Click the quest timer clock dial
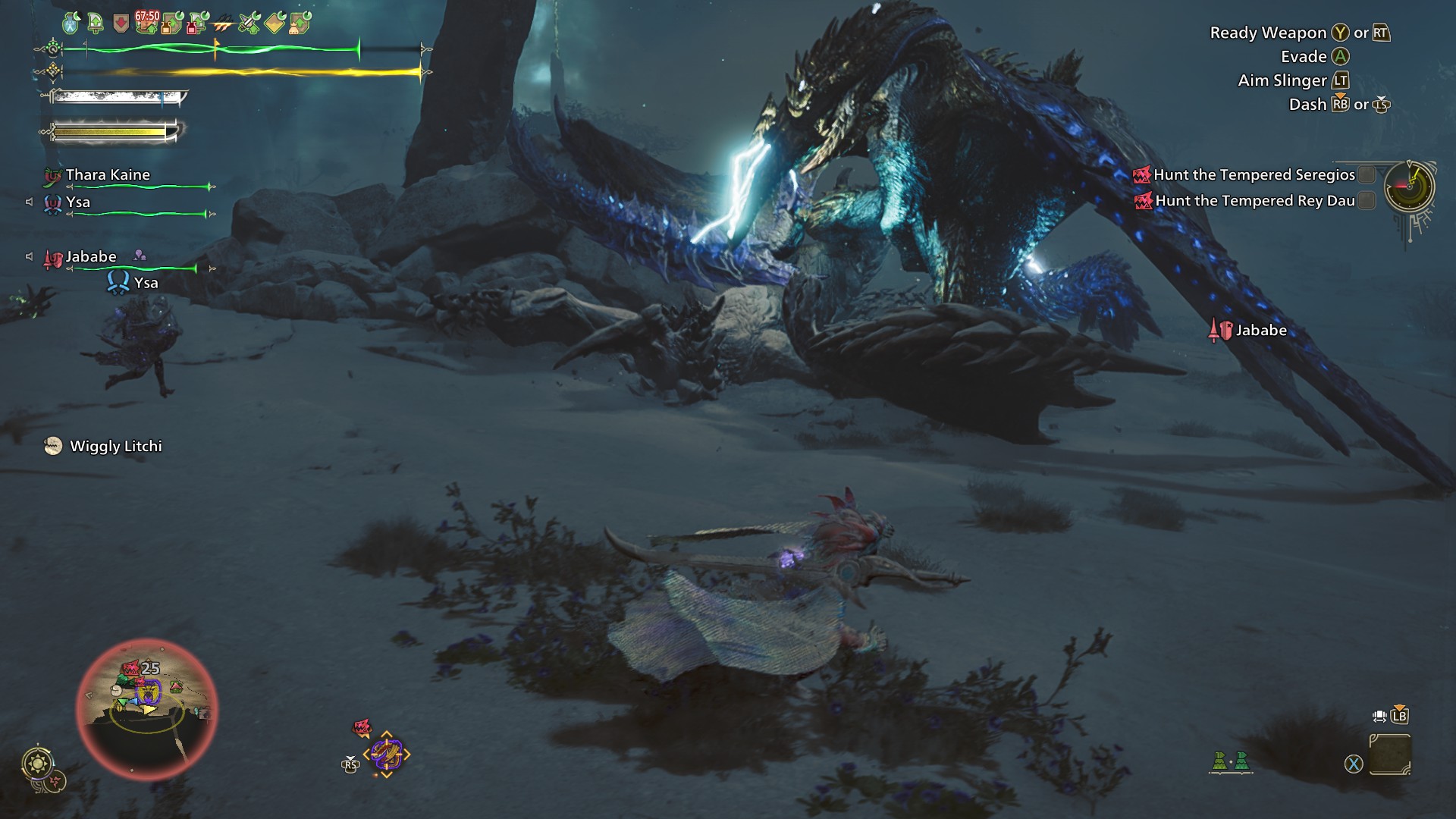1456x819 pixels. pyautogui.click(x=1409, y=187)
